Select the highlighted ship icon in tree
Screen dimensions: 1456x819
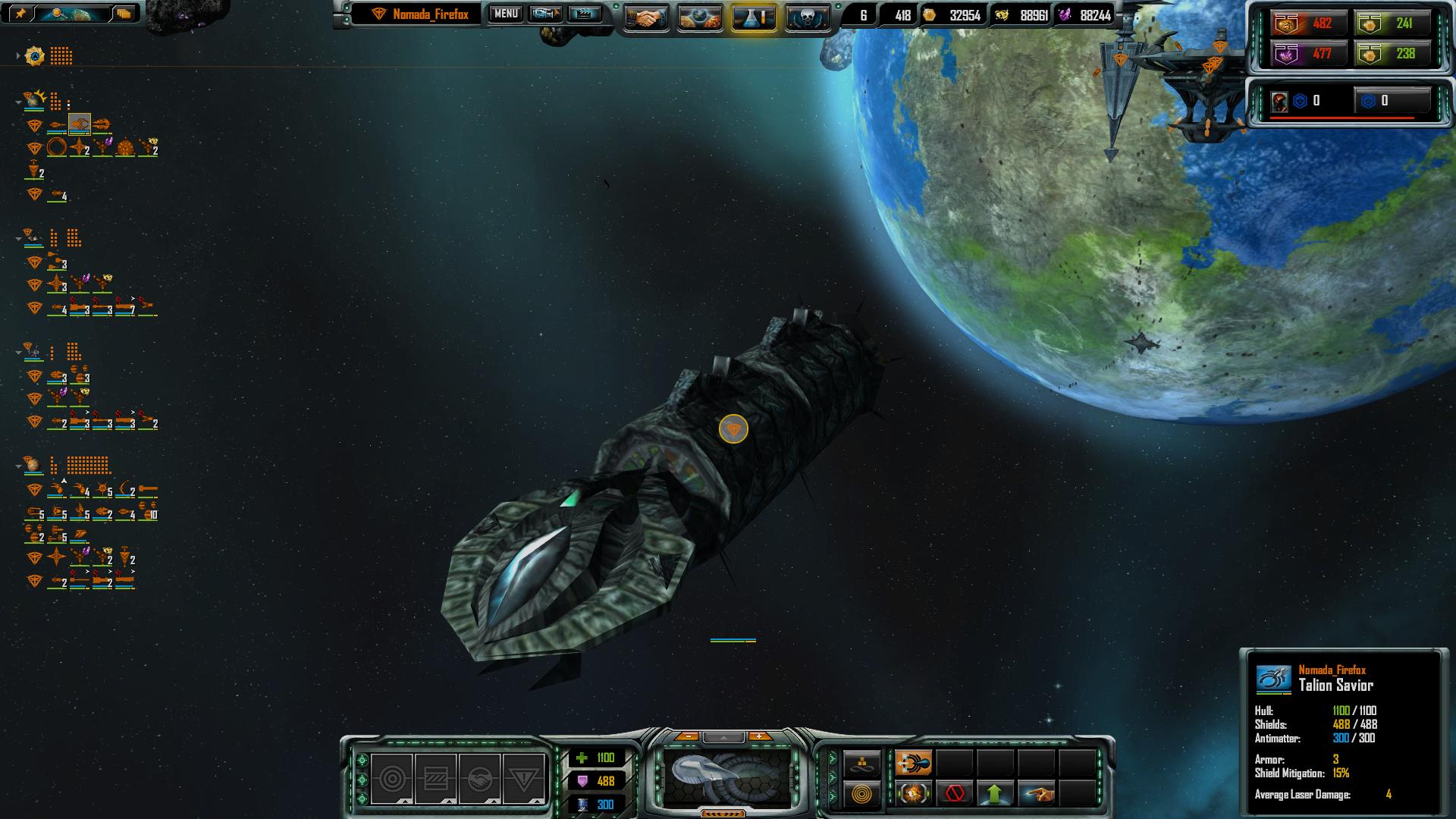click(x=80, y=124)
